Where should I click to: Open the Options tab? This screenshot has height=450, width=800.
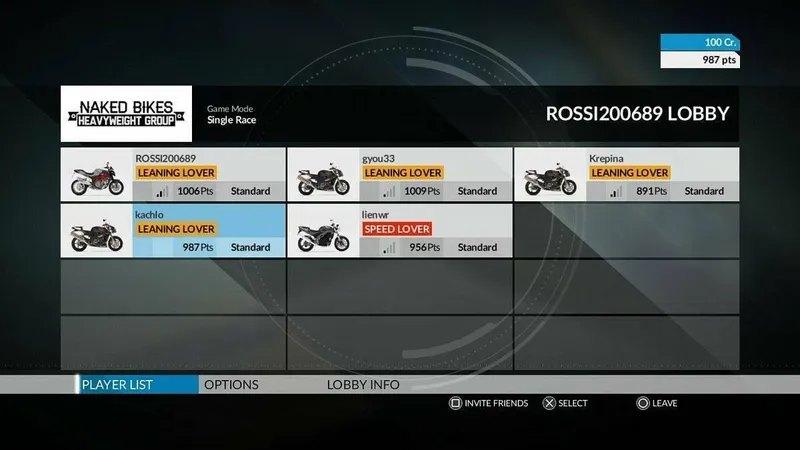[x=231, y=385]
